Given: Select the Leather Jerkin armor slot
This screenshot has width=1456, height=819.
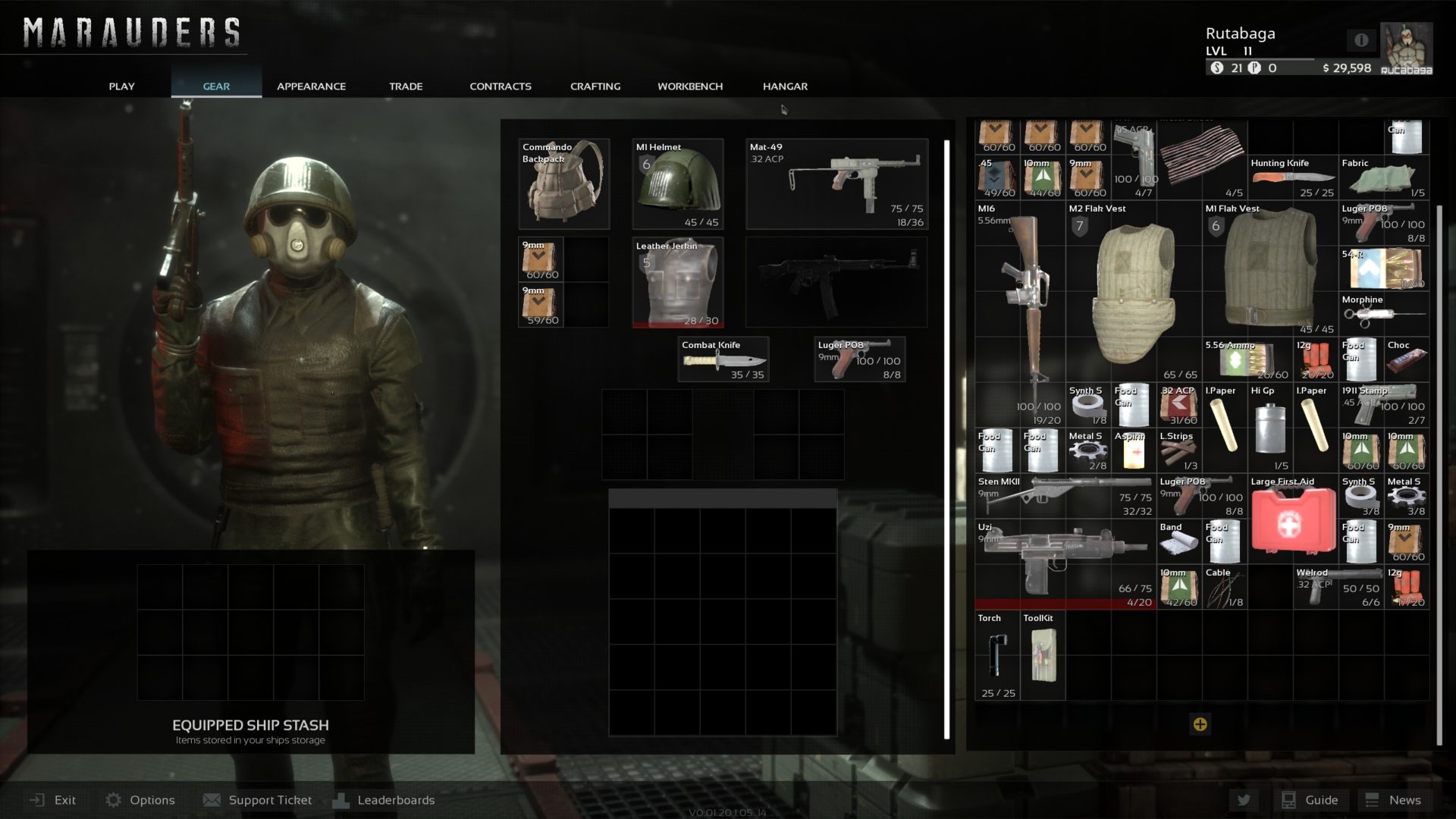Looking at the screenshot, I should pos(677,283).
